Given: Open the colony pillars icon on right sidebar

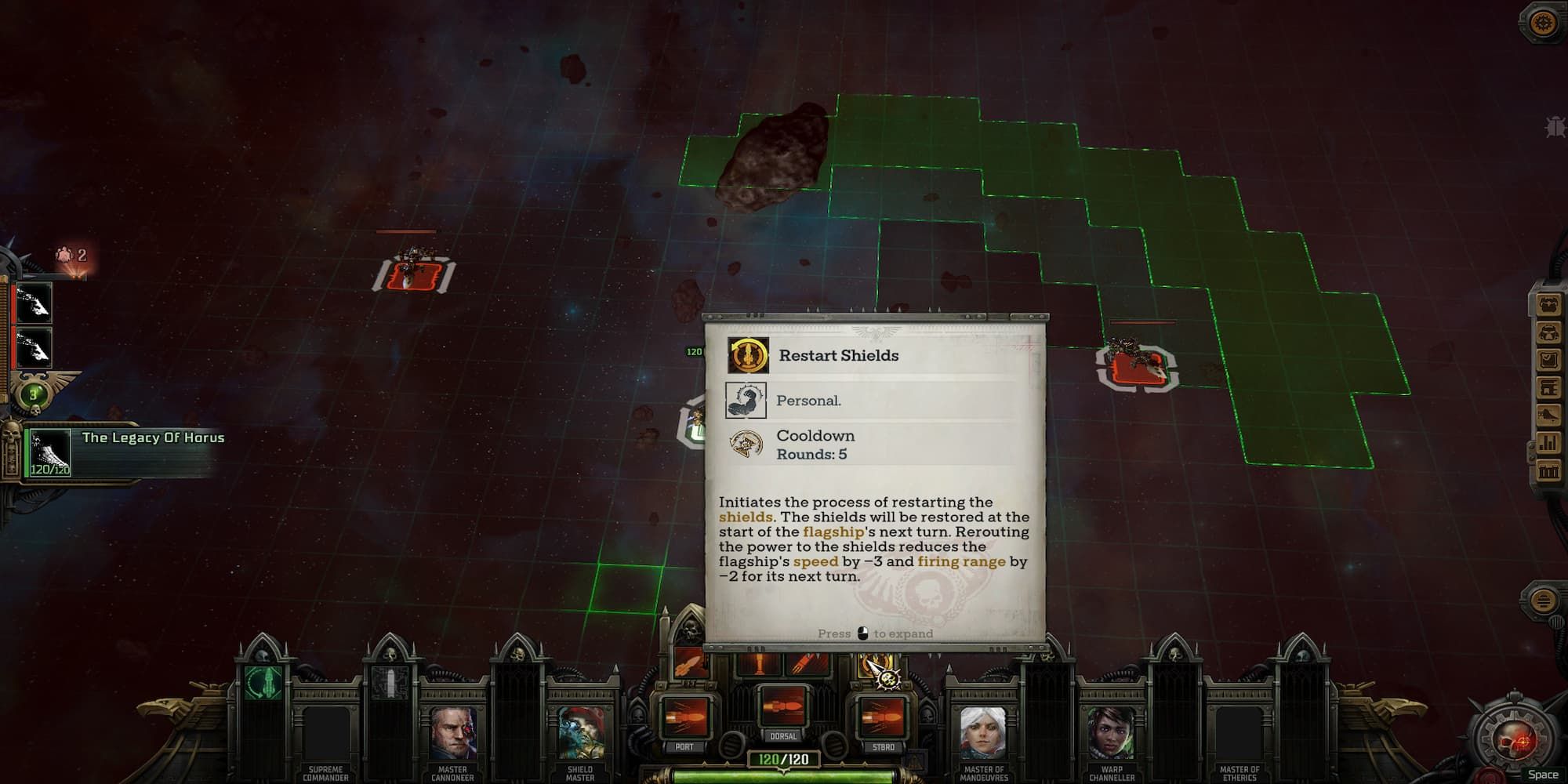Looking at the screenshot, I should [1550, 470].
